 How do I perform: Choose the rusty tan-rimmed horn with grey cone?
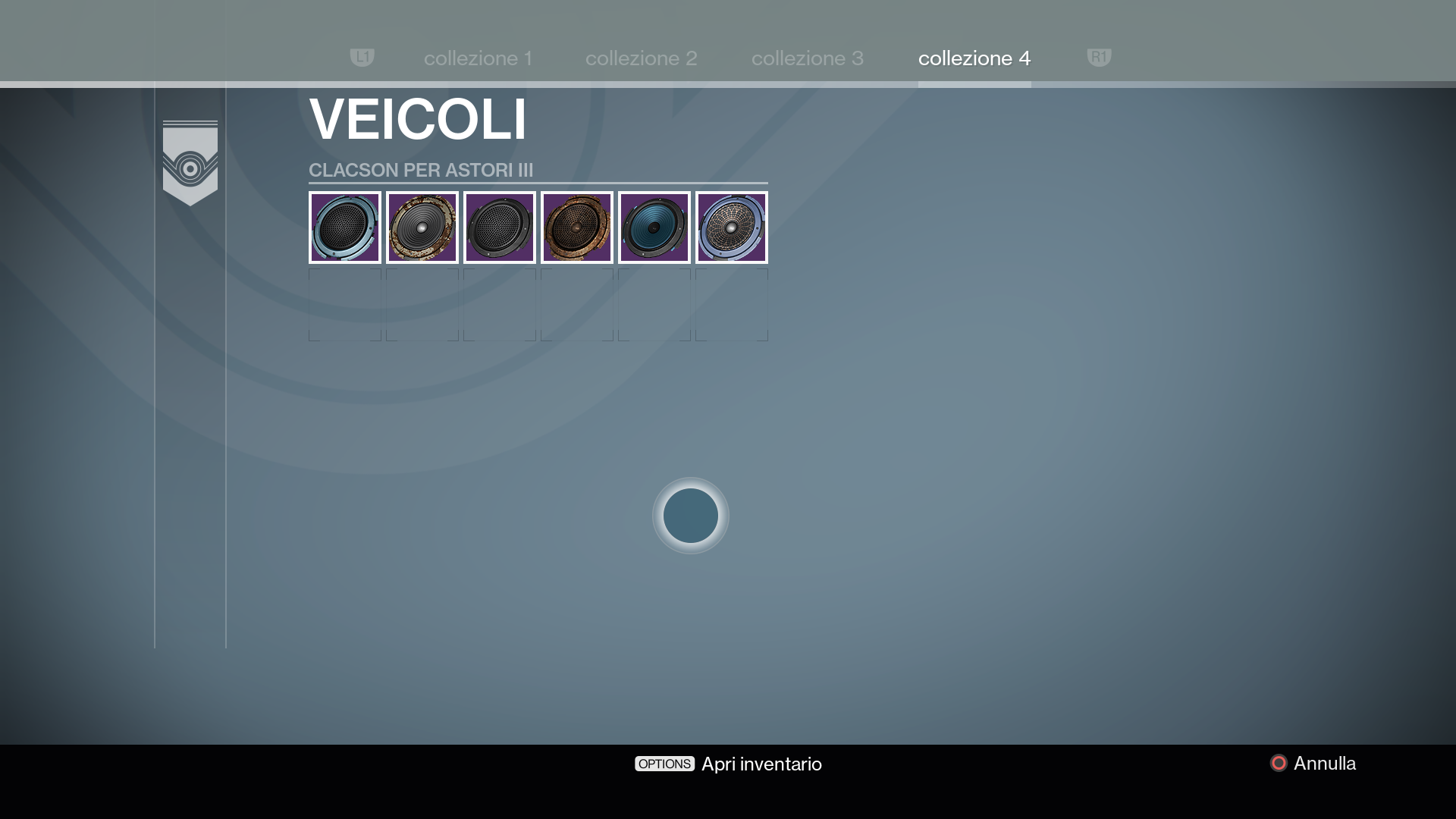[x=422, y=227]
